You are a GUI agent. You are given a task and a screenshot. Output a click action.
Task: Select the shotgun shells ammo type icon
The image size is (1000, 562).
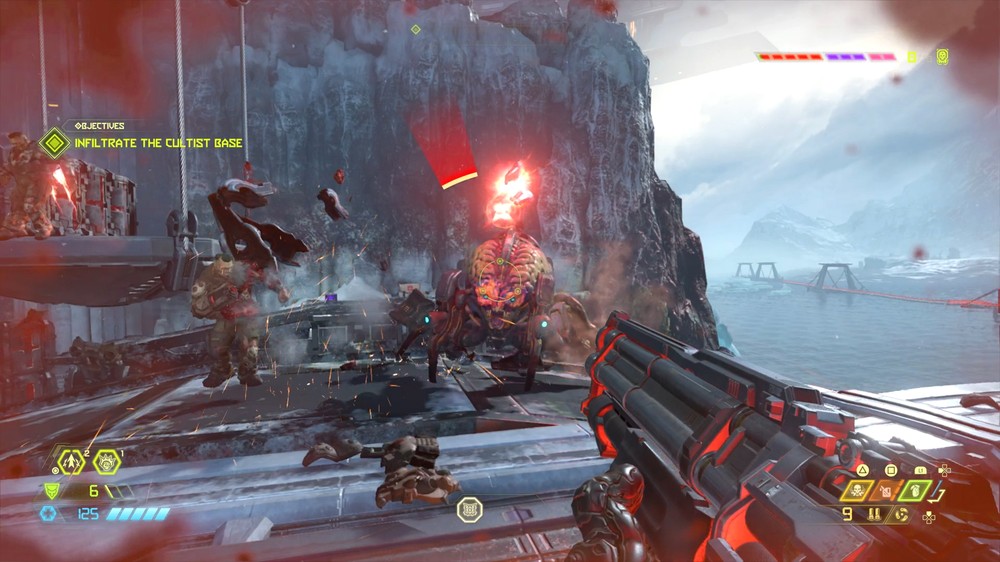tap(874, 515)
